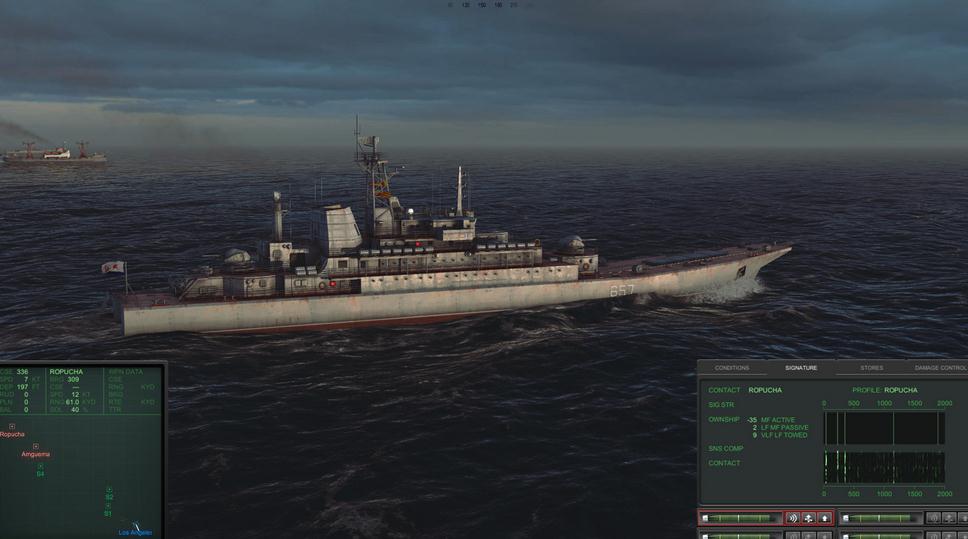Choose the S1 contact marker

[107, 506]
